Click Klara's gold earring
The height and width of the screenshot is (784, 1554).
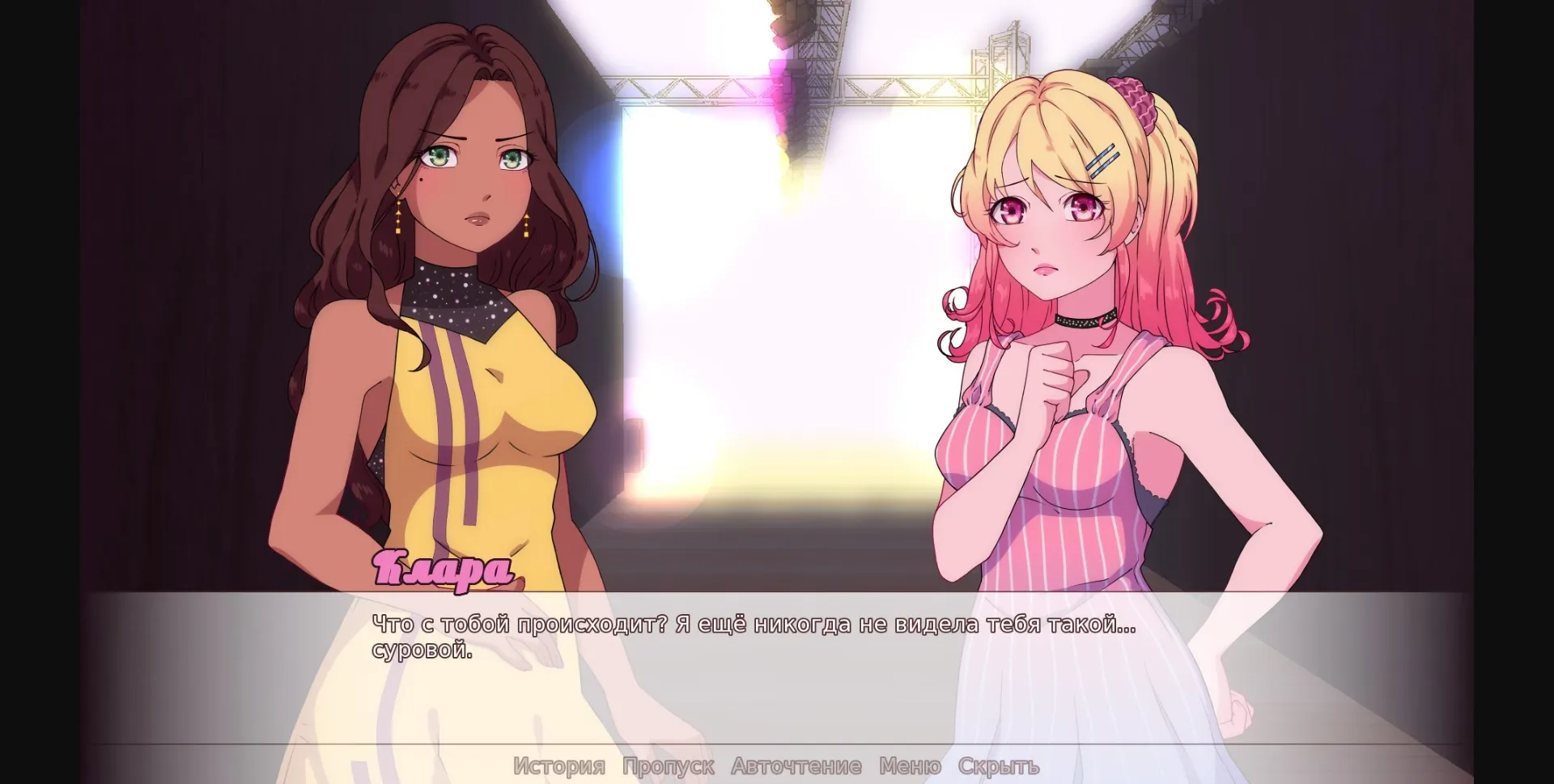(x=398, y=218)
